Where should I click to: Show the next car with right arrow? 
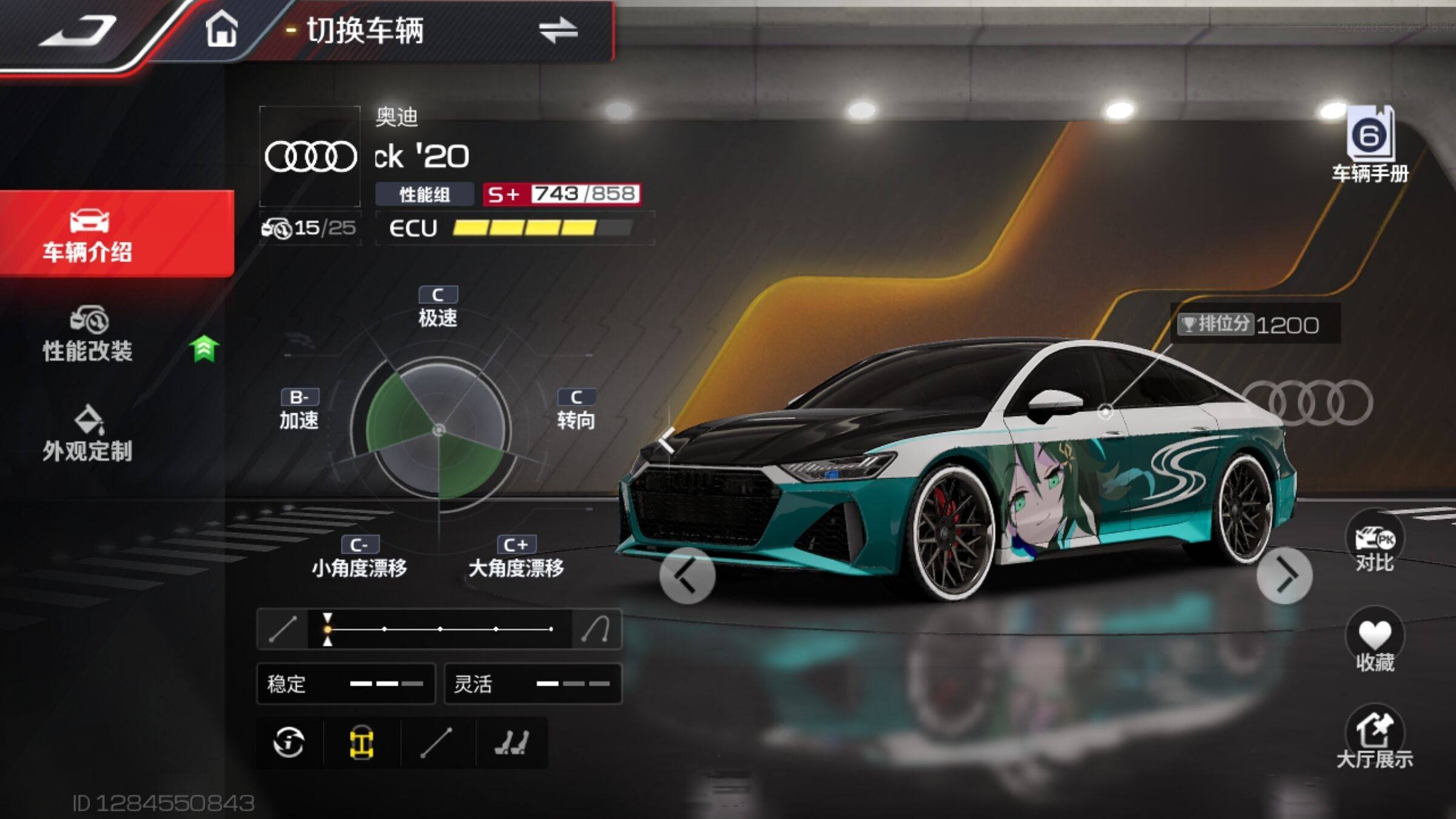click(1284, 575)
